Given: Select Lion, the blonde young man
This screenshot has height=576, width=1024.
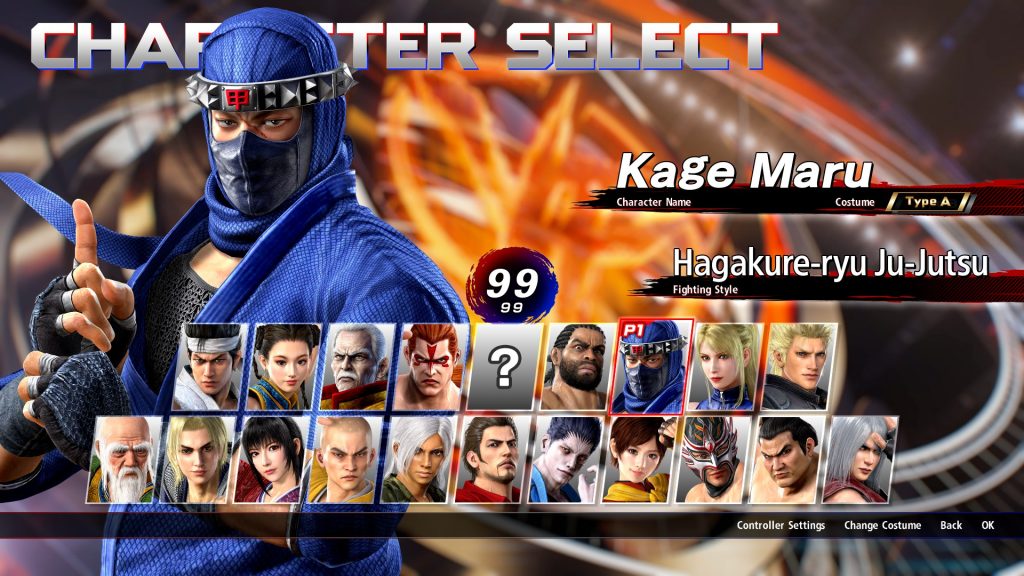Looking at the screenshot, I should [x=199, y=460].
